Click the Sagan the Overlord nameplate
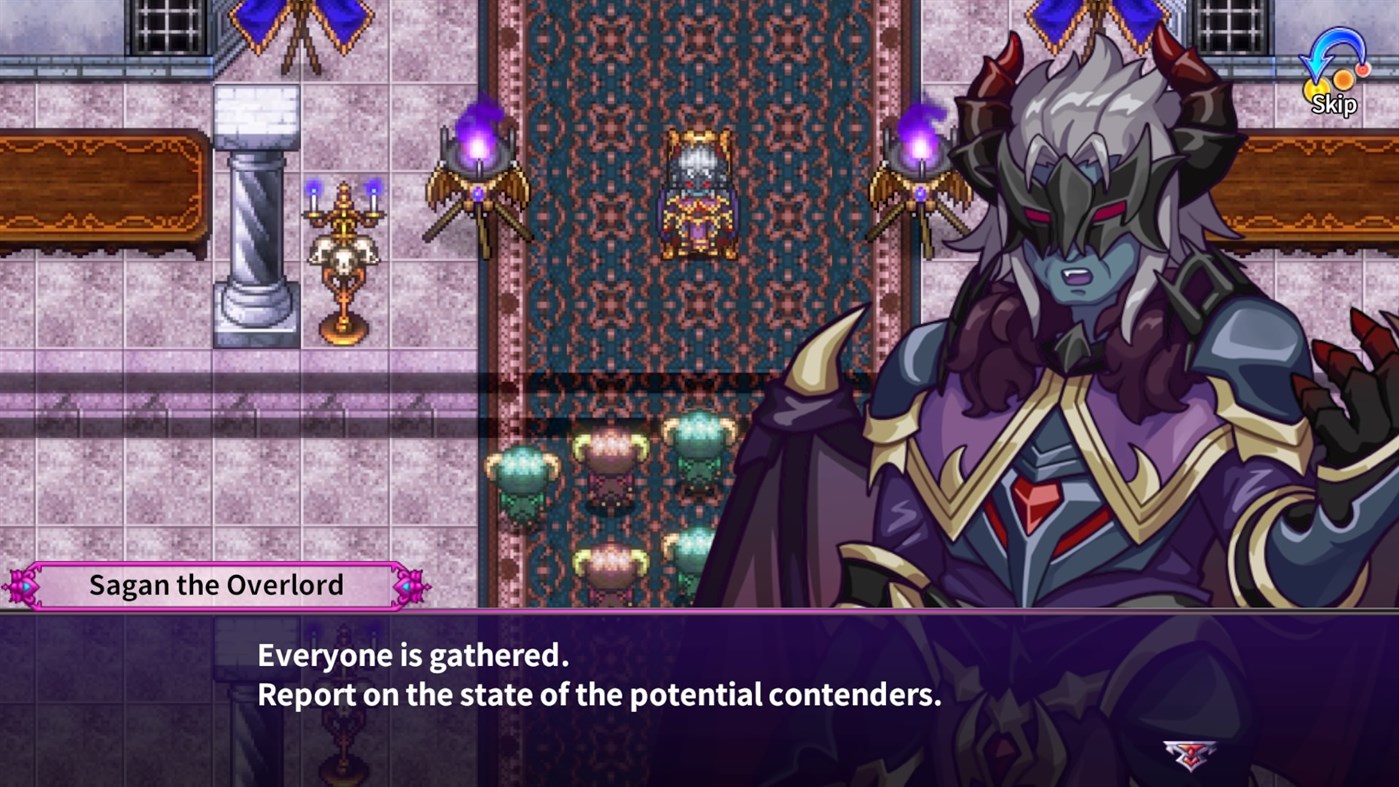Image resolution: width=1399 pixels, height=787 pixels. [215, 584]
